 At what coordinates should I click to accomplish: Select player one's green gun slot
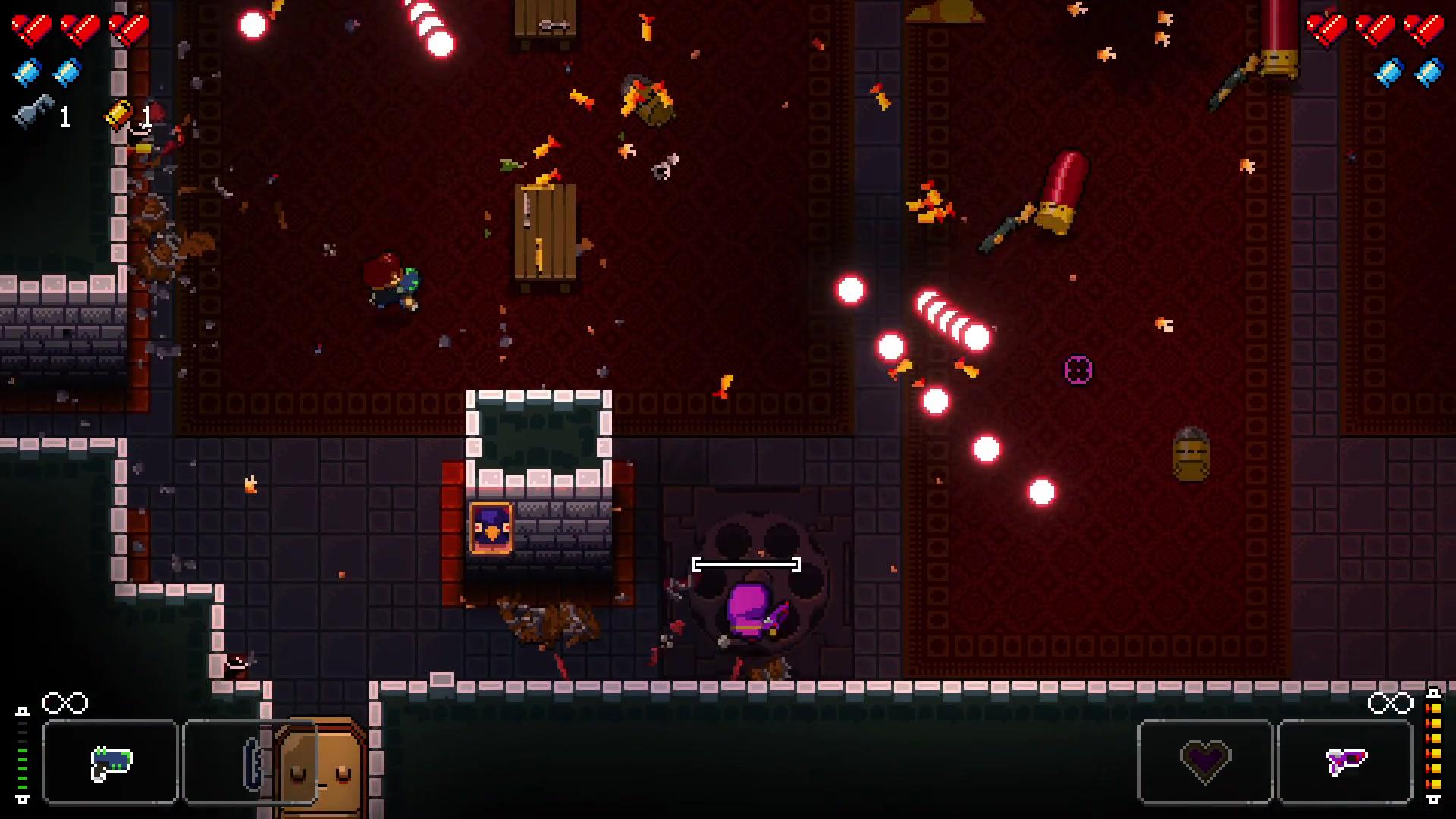click(111, 761)
